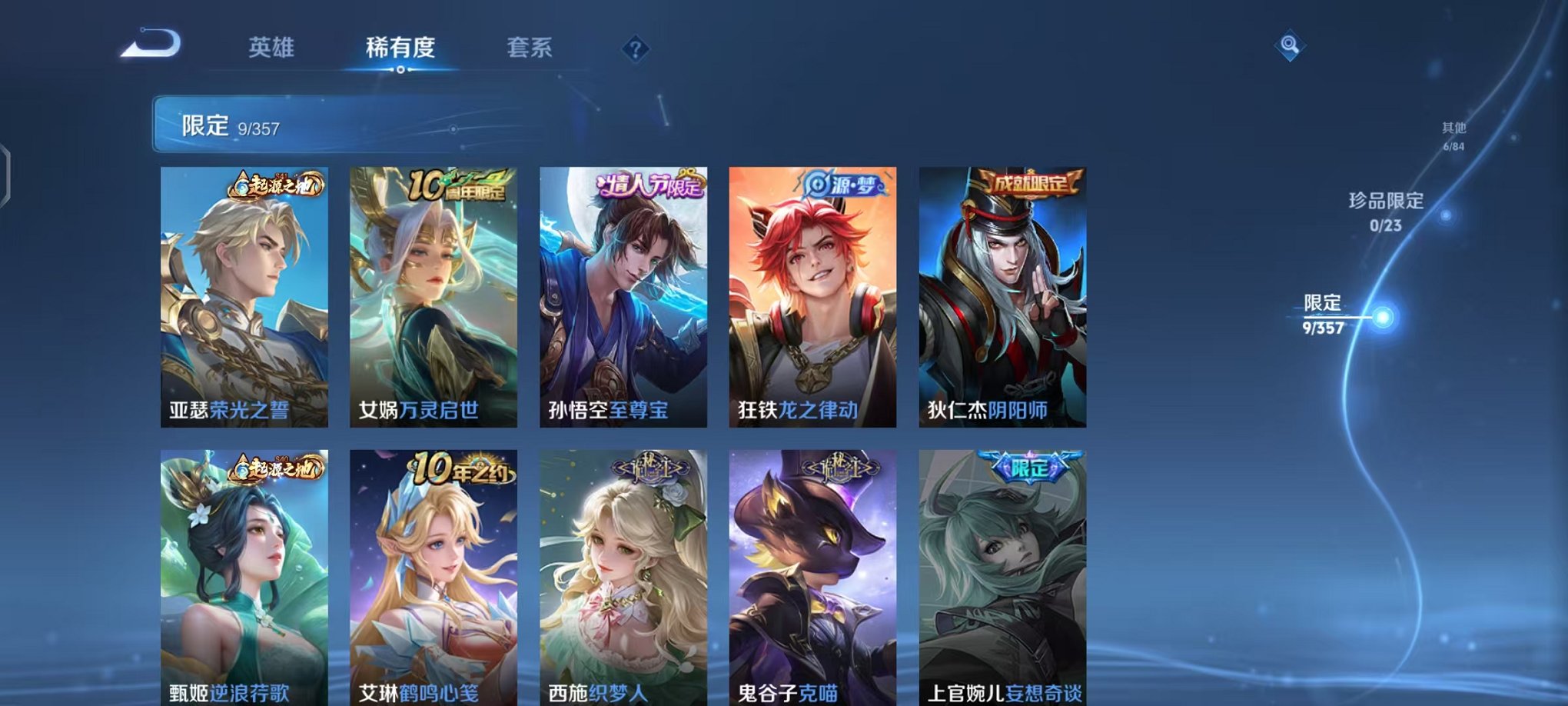Click the 成就限定 badge on 狄仁杰's card

click(1030, 184)
